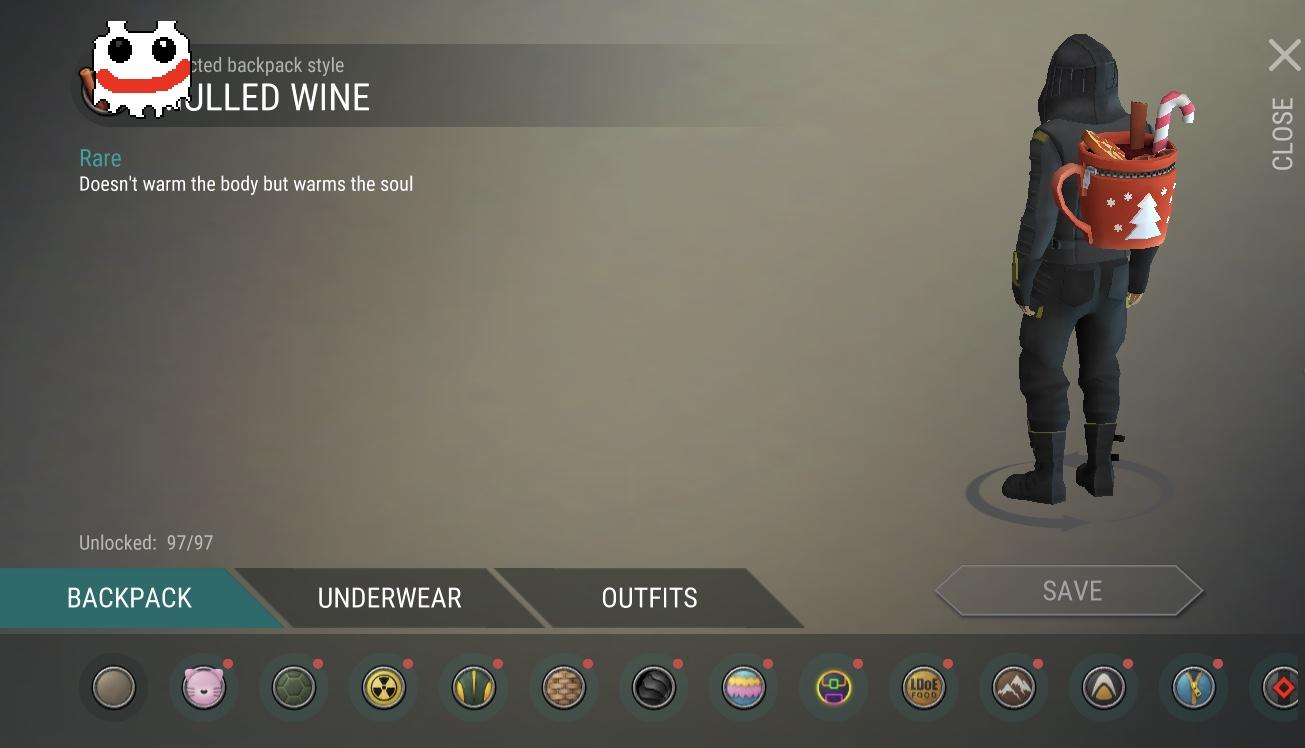Choose the black swirl backpack style
The height and width of the screenshot is (748, 1305).
[x=654, y=688]
